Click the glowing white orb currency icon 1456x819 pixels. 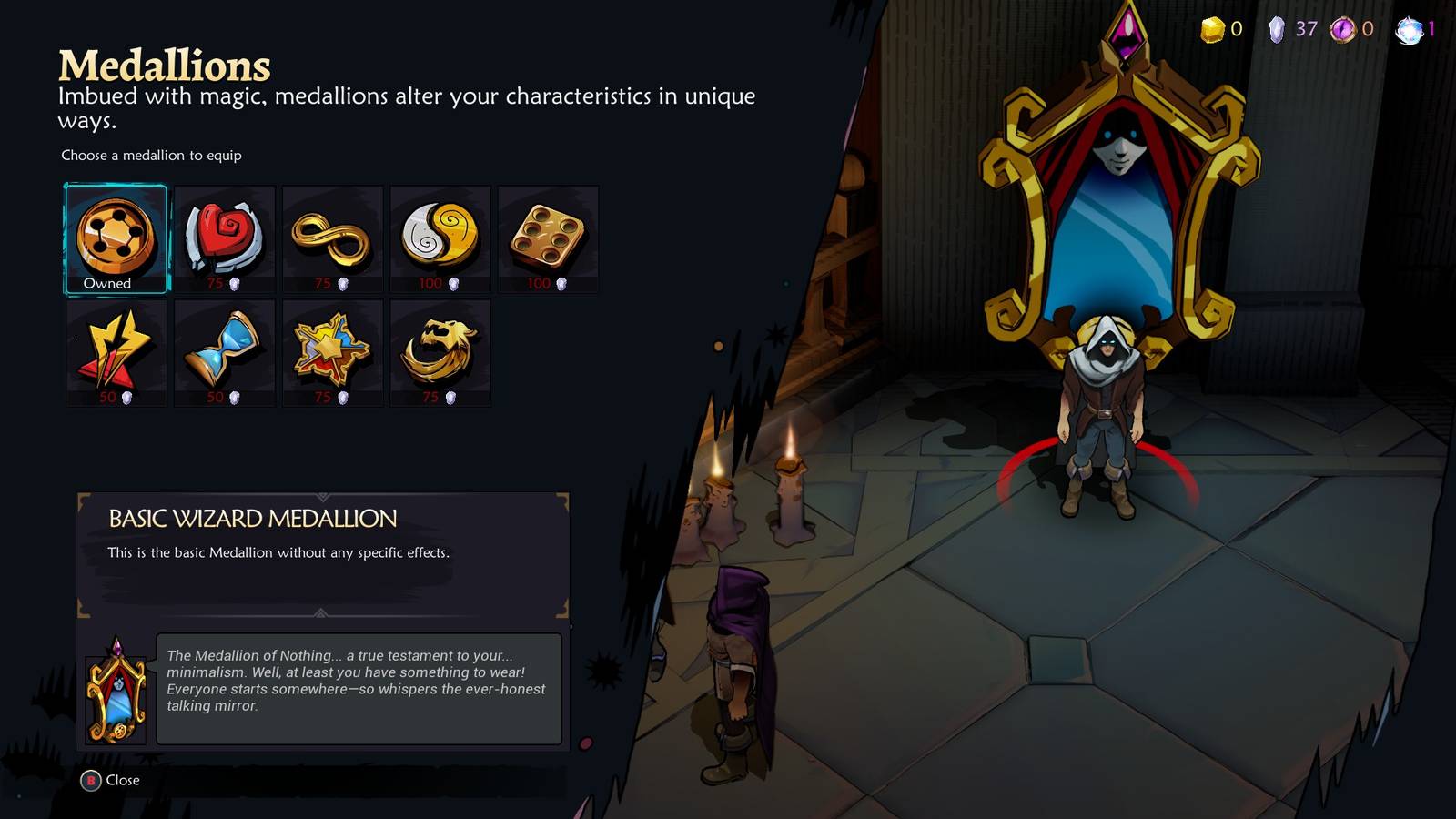point(1410,28)
